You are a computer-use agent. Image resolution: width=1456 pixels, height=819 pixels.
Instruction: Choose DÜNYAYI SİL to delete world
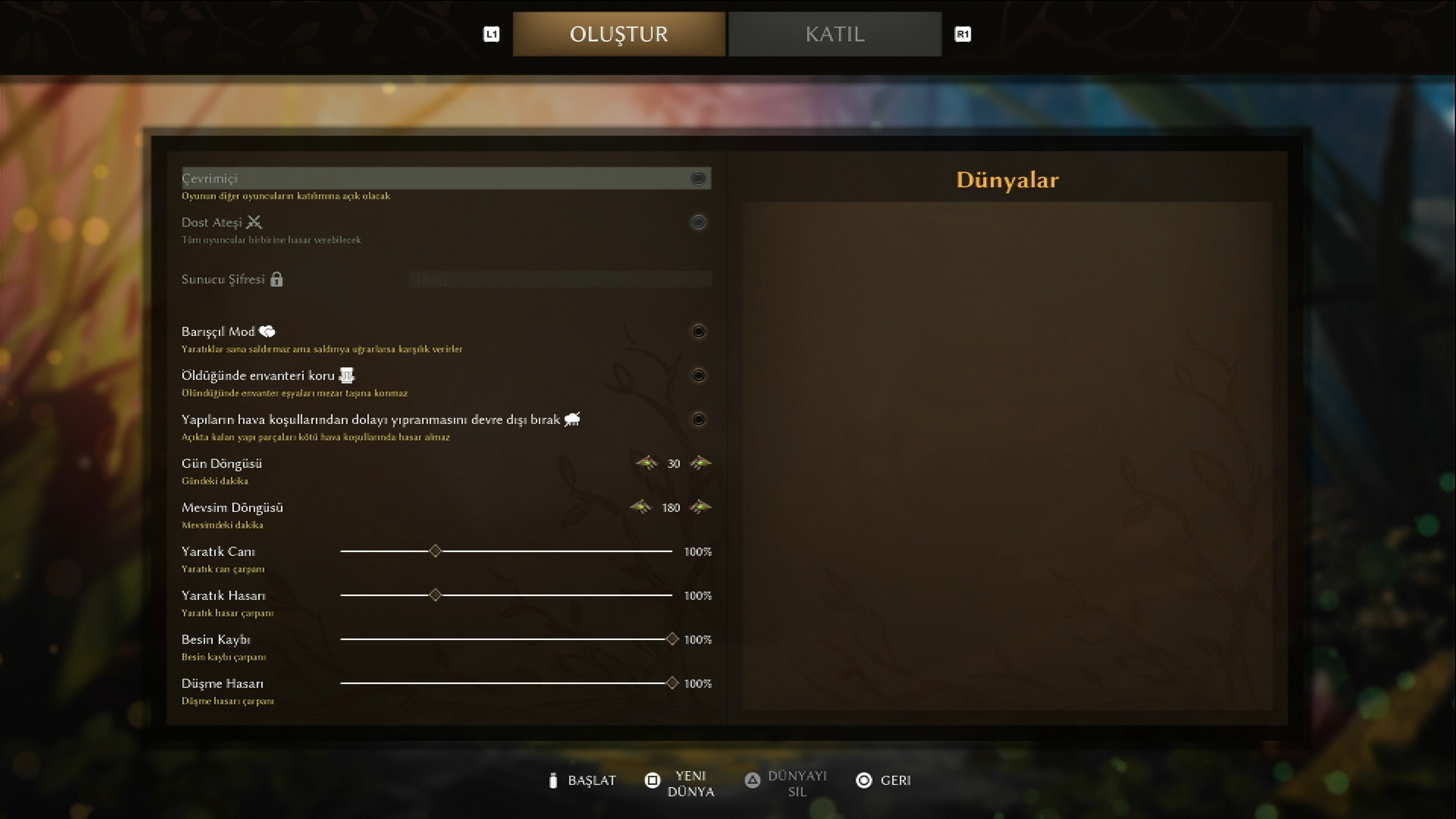point(786,783)
